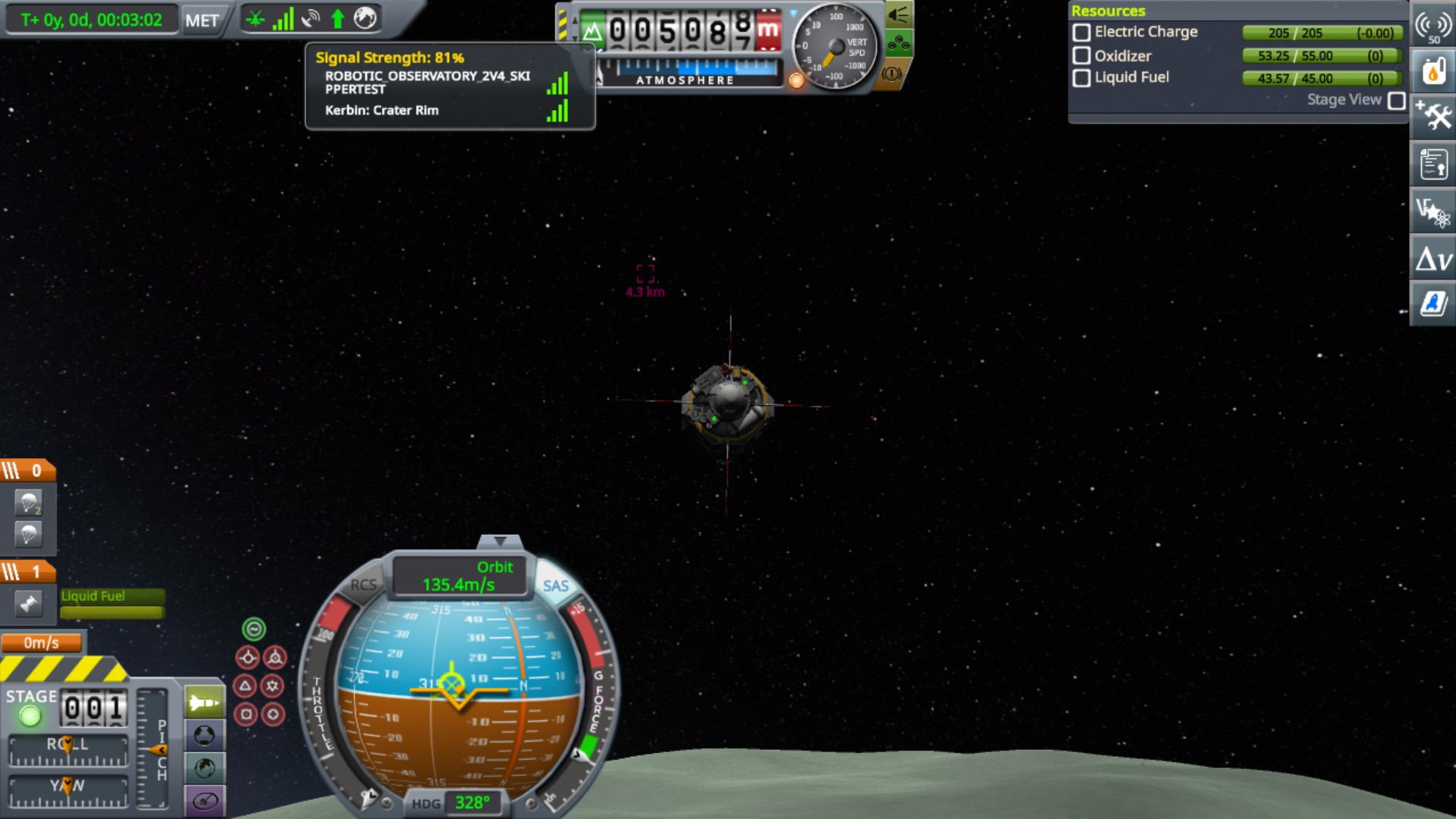Open the CommNet signal toolbar button
Screen dimensions: 1456x819
[1432, 29]
